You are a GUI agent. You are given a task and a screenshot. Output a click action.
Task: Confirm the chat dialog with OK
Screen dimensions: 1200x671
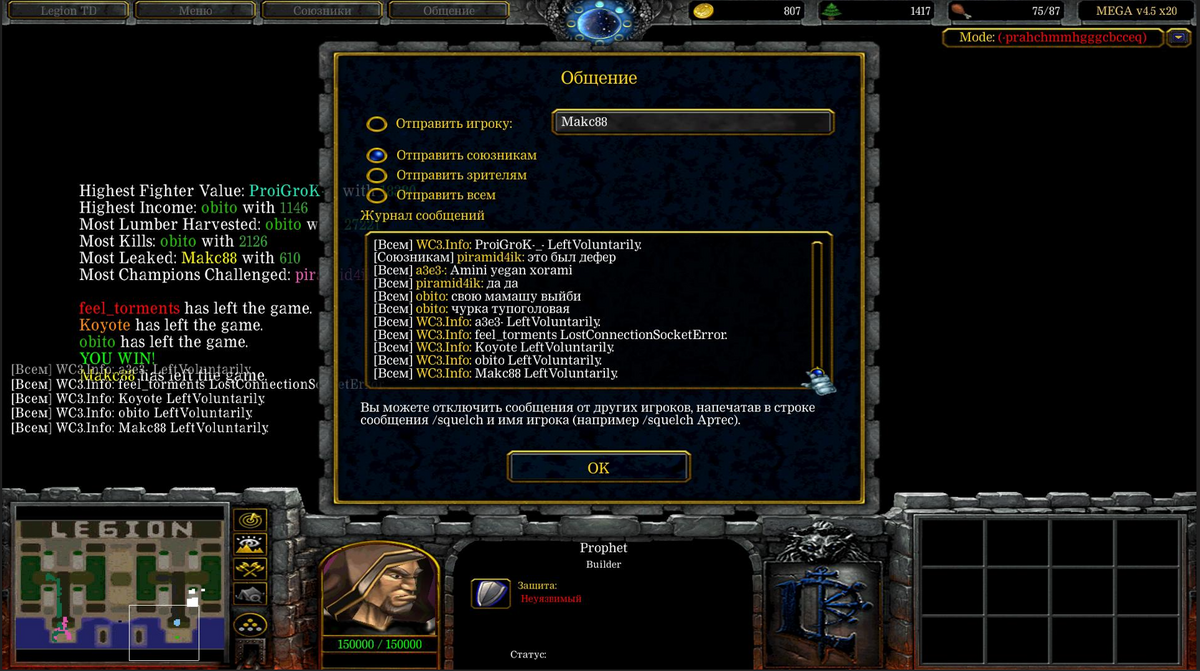click(x=598, y=467)
